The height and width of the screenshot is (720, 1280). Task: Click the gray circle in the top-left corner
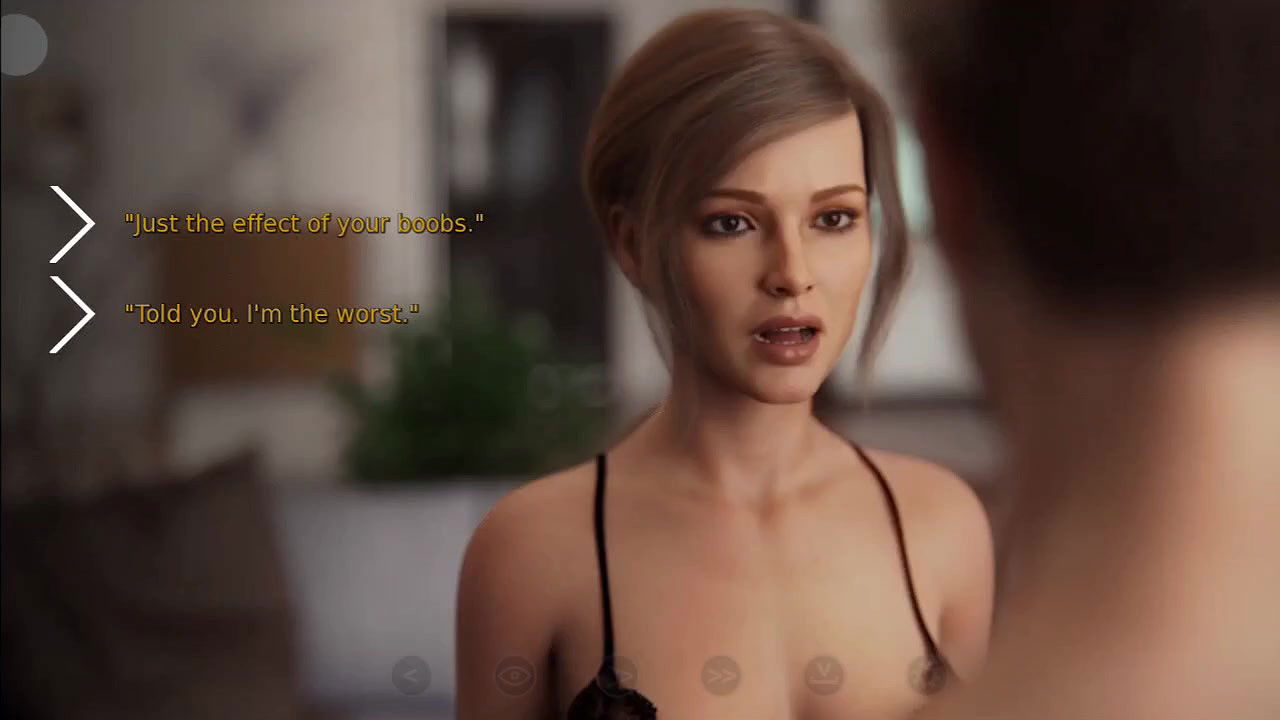[22, 46]
